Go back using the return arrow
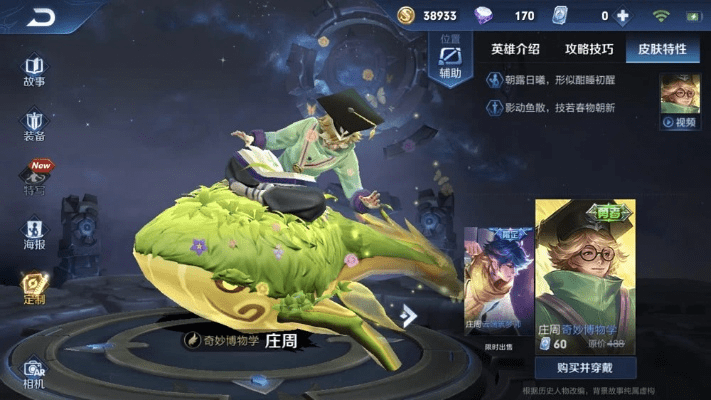The width and height of the screenshot is (711, 400). point(41,17)
